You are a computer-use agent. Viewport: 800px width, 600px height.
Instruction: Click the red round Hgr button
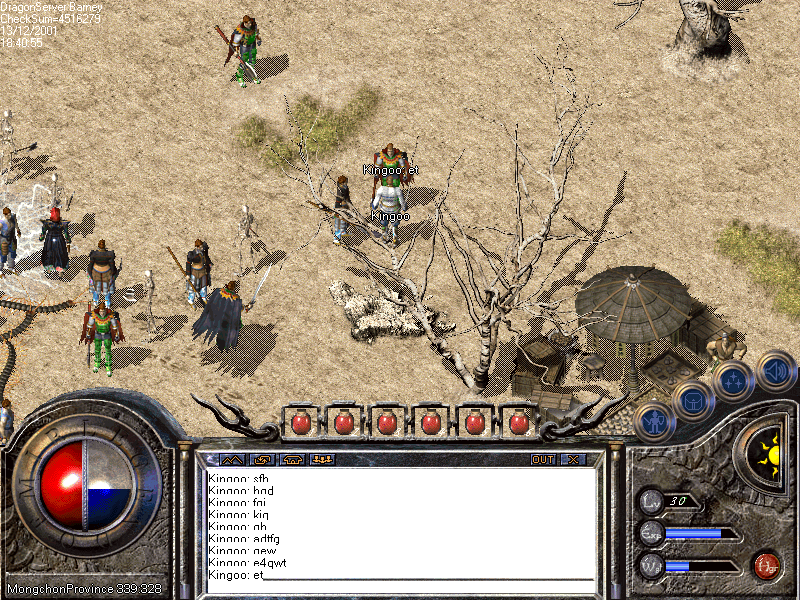click(767, 565)
